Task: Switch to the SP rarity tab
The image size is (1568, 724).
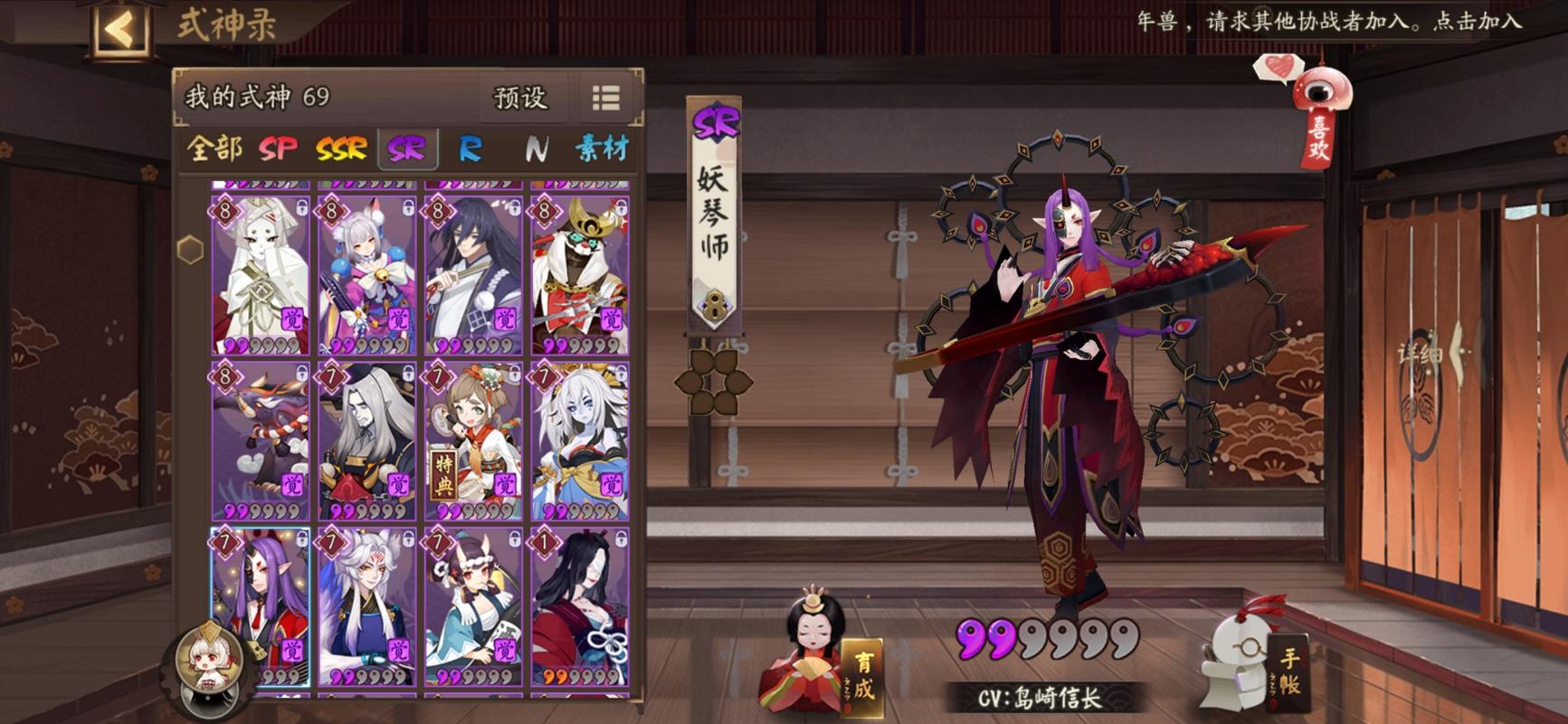Action: click(278, 148)
